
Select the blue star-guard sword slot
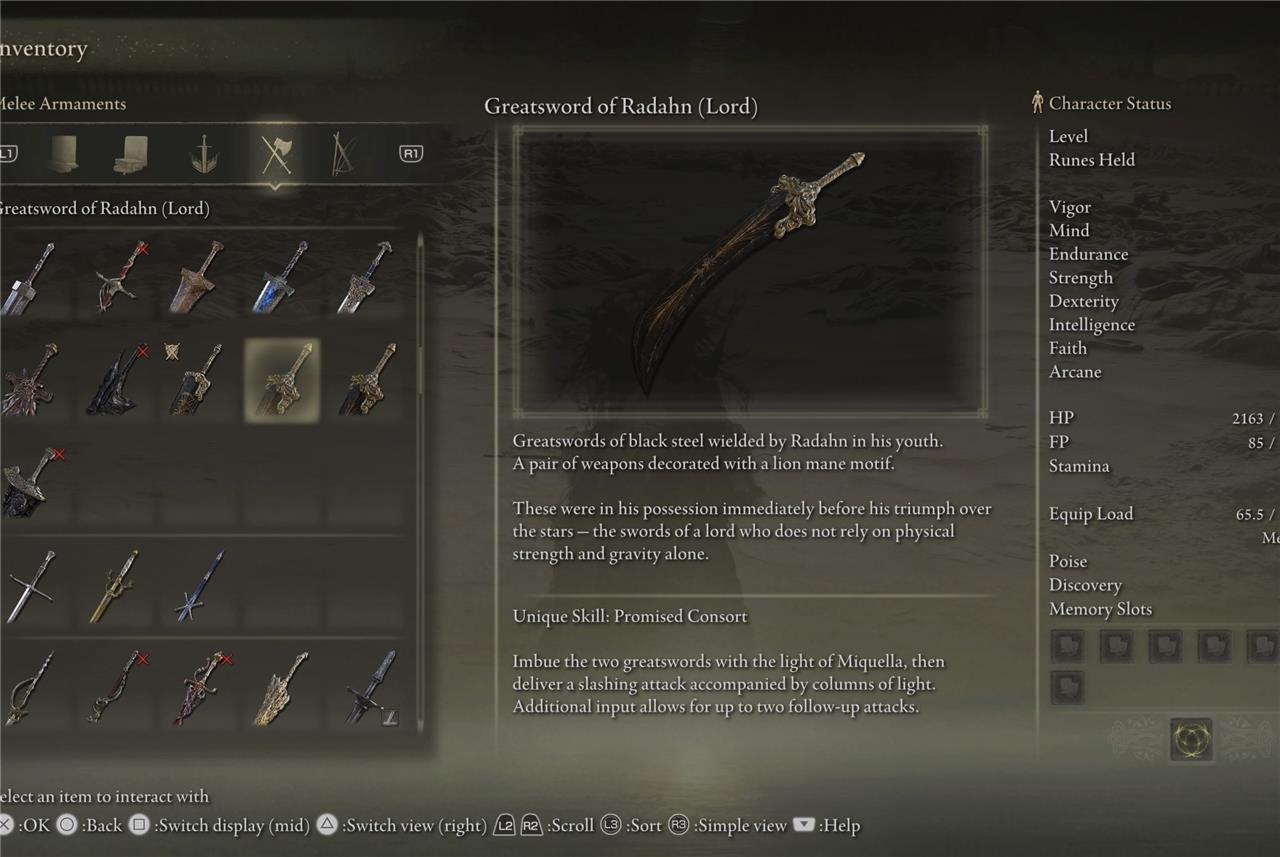[199, 586]
